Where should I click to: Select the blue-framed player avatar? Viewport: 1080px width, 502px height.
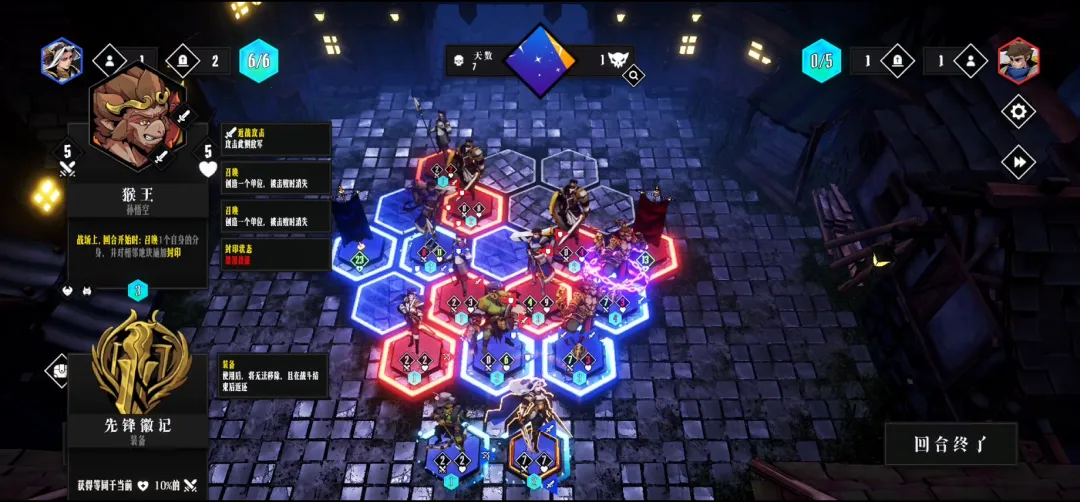pyautogui.click(x=61, y=60)
